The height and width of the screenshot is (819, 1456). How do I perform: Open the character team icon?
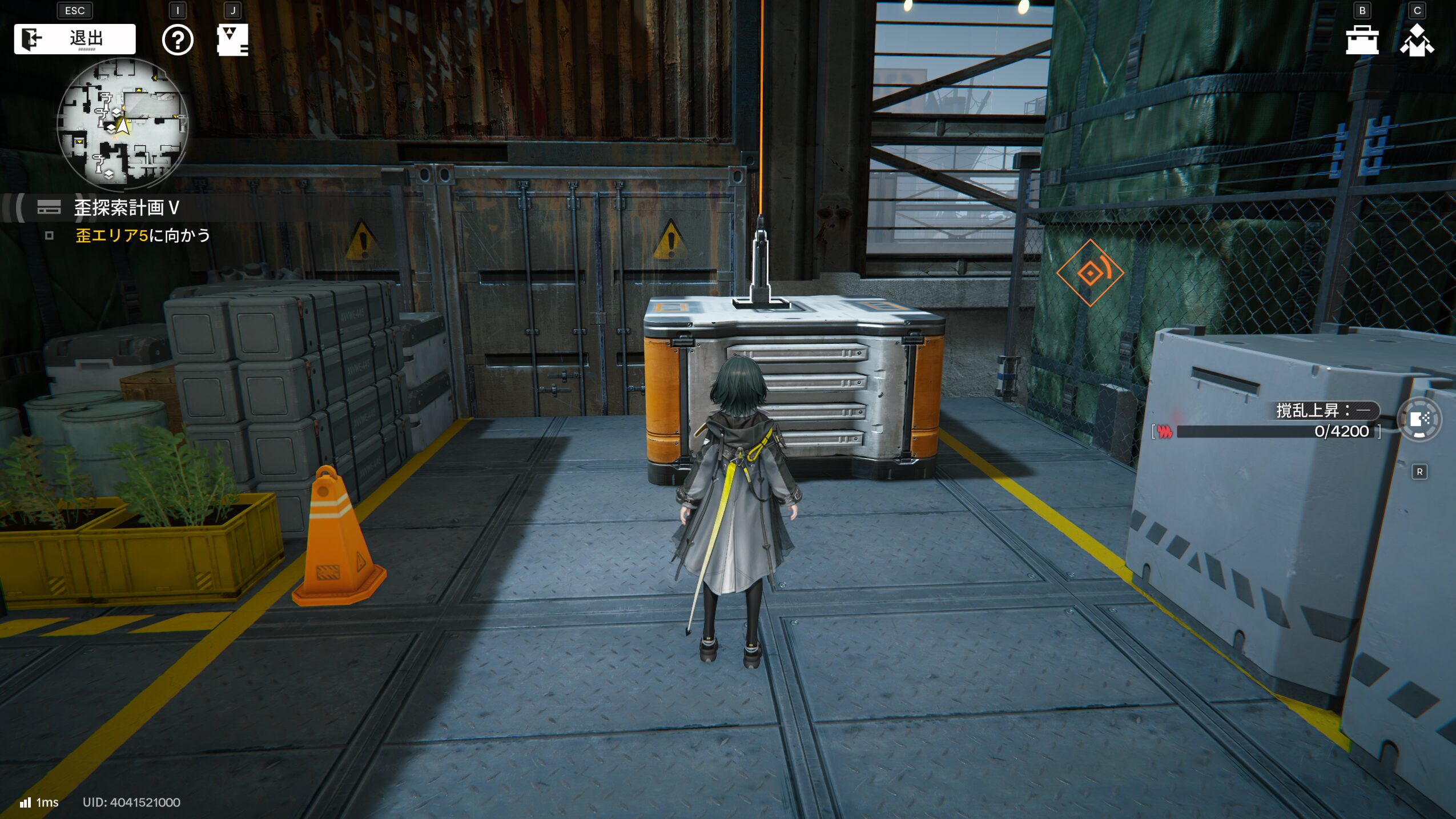pyautogui.click(x=1416, y=40)
